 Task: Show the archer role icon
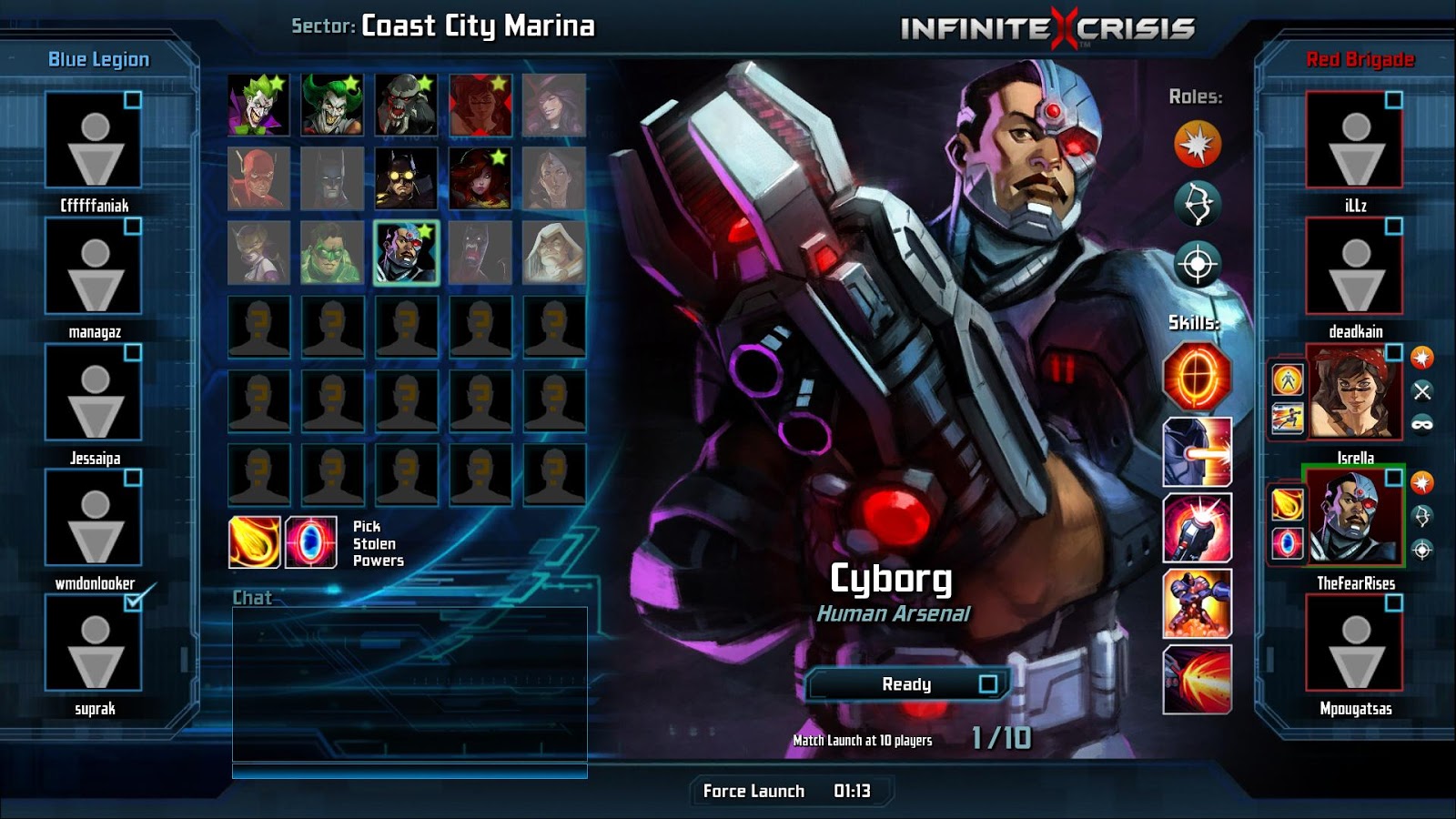point(1197,204)
